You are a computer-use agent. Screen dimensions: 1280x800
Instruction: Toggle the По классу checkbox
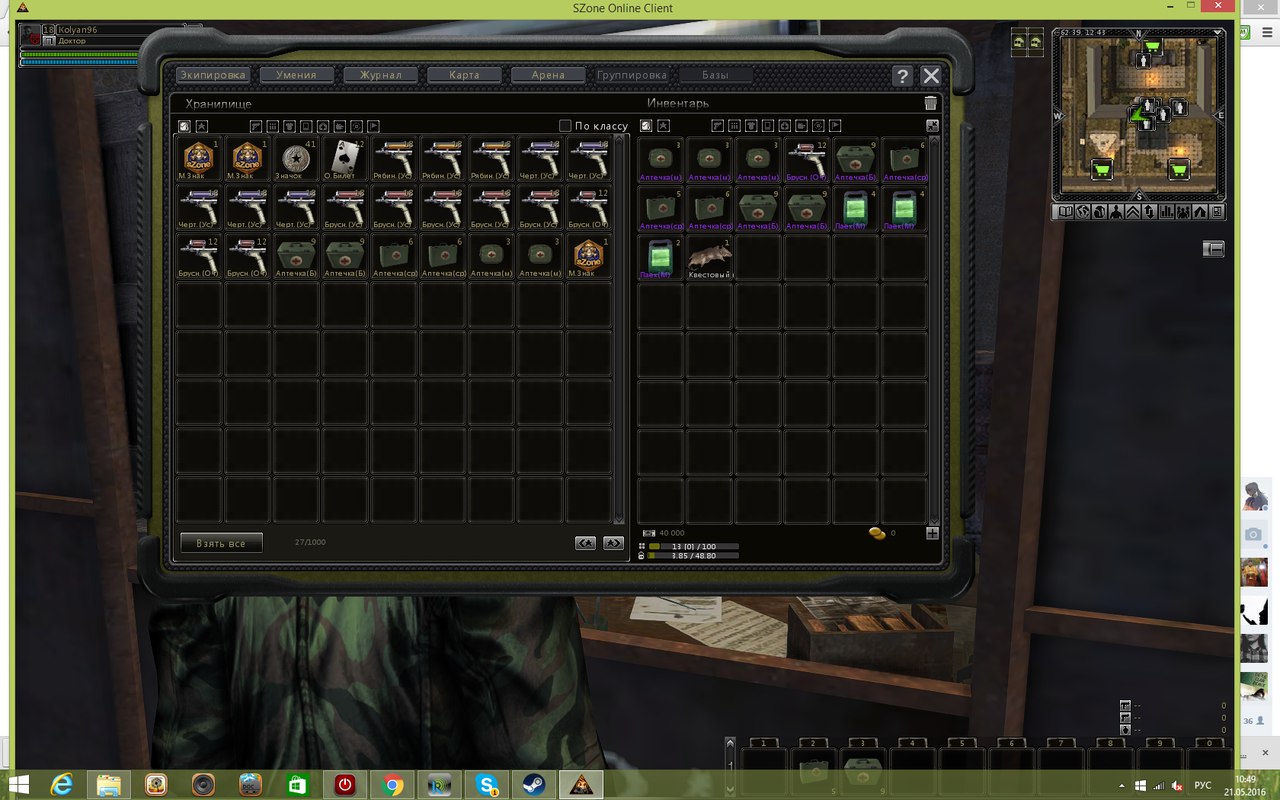pos(565,126)
